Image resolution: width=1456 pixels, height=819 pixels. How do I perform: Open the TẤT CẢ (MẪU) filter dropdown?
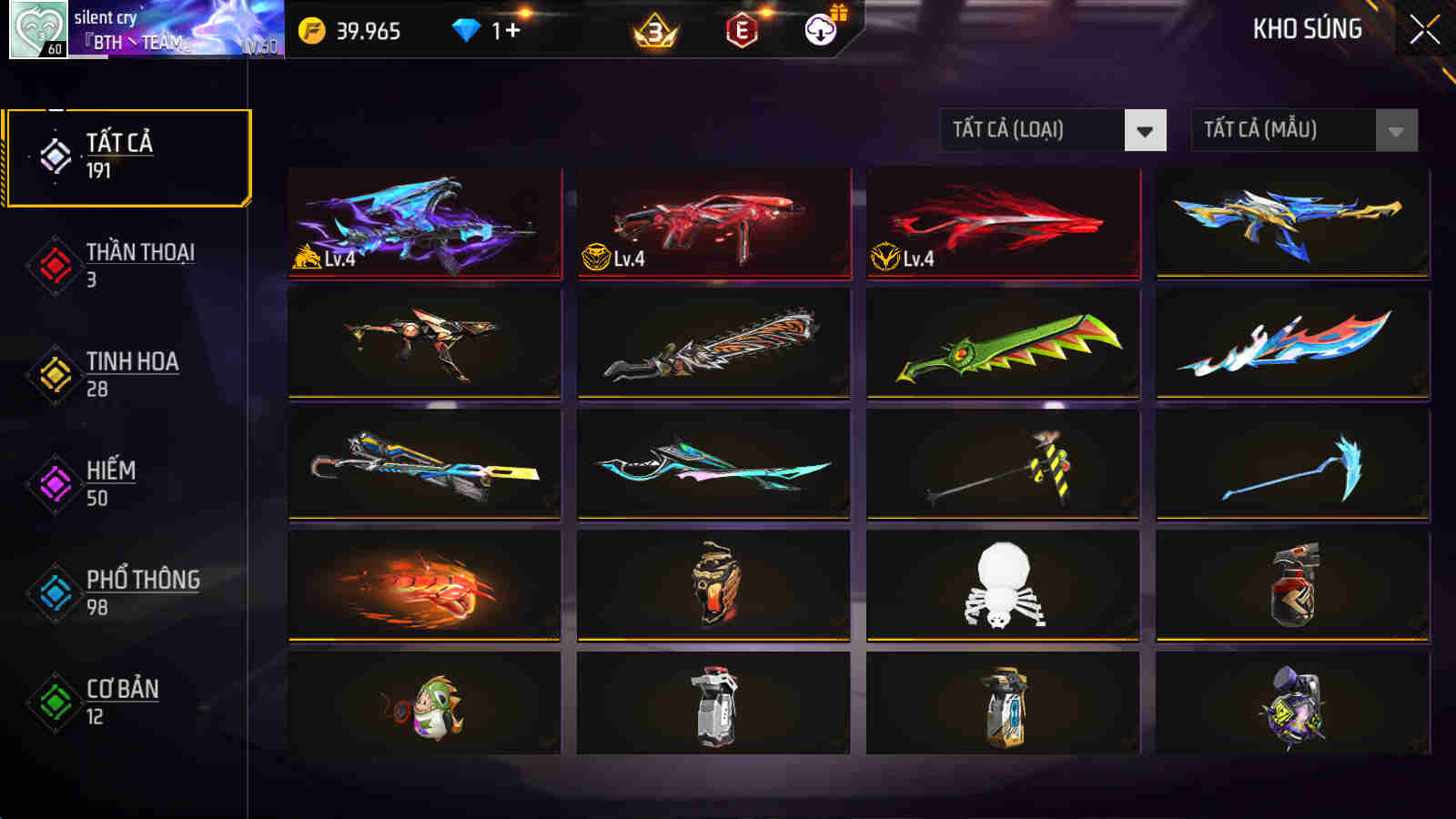1301,130
